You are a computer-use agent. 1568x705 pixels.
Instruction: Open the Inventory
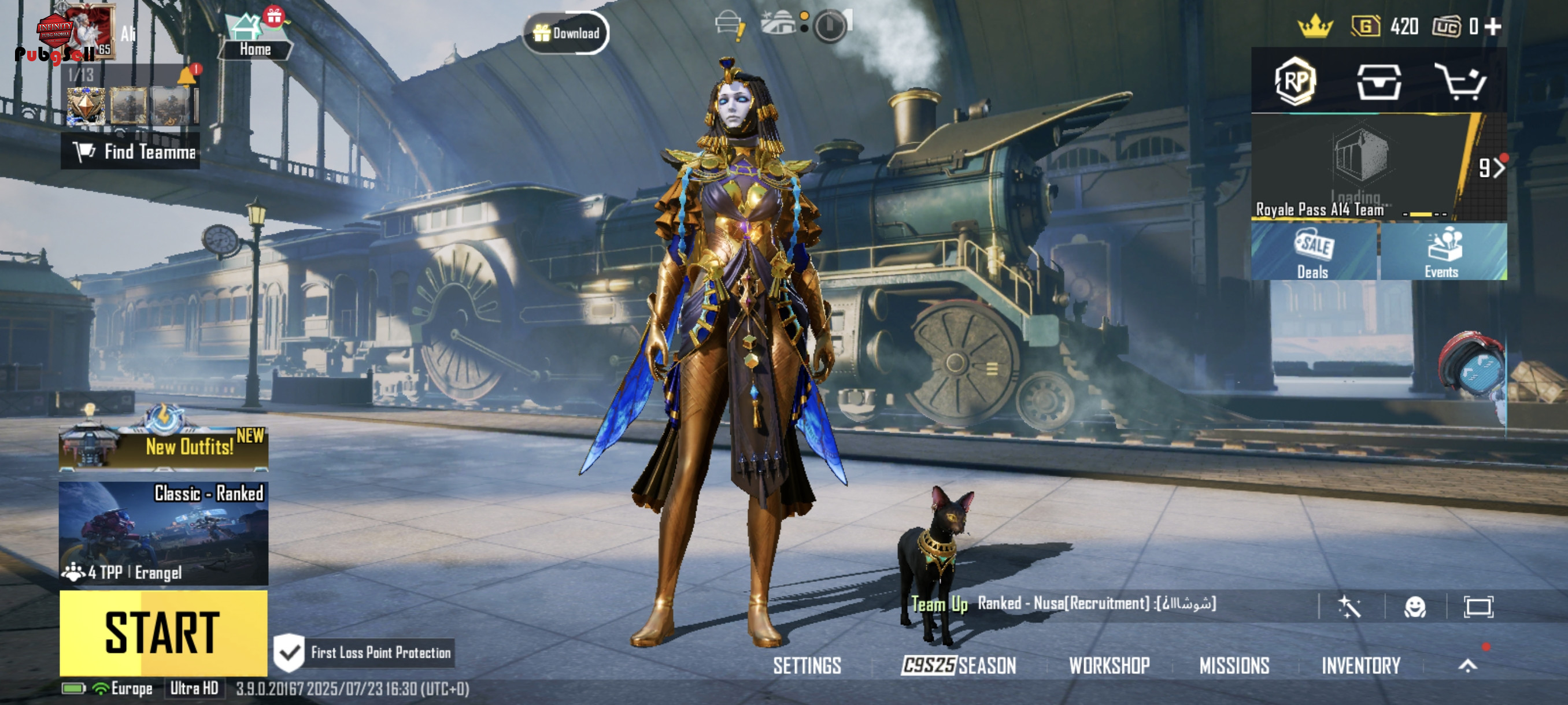click(x=1361, y=666)
